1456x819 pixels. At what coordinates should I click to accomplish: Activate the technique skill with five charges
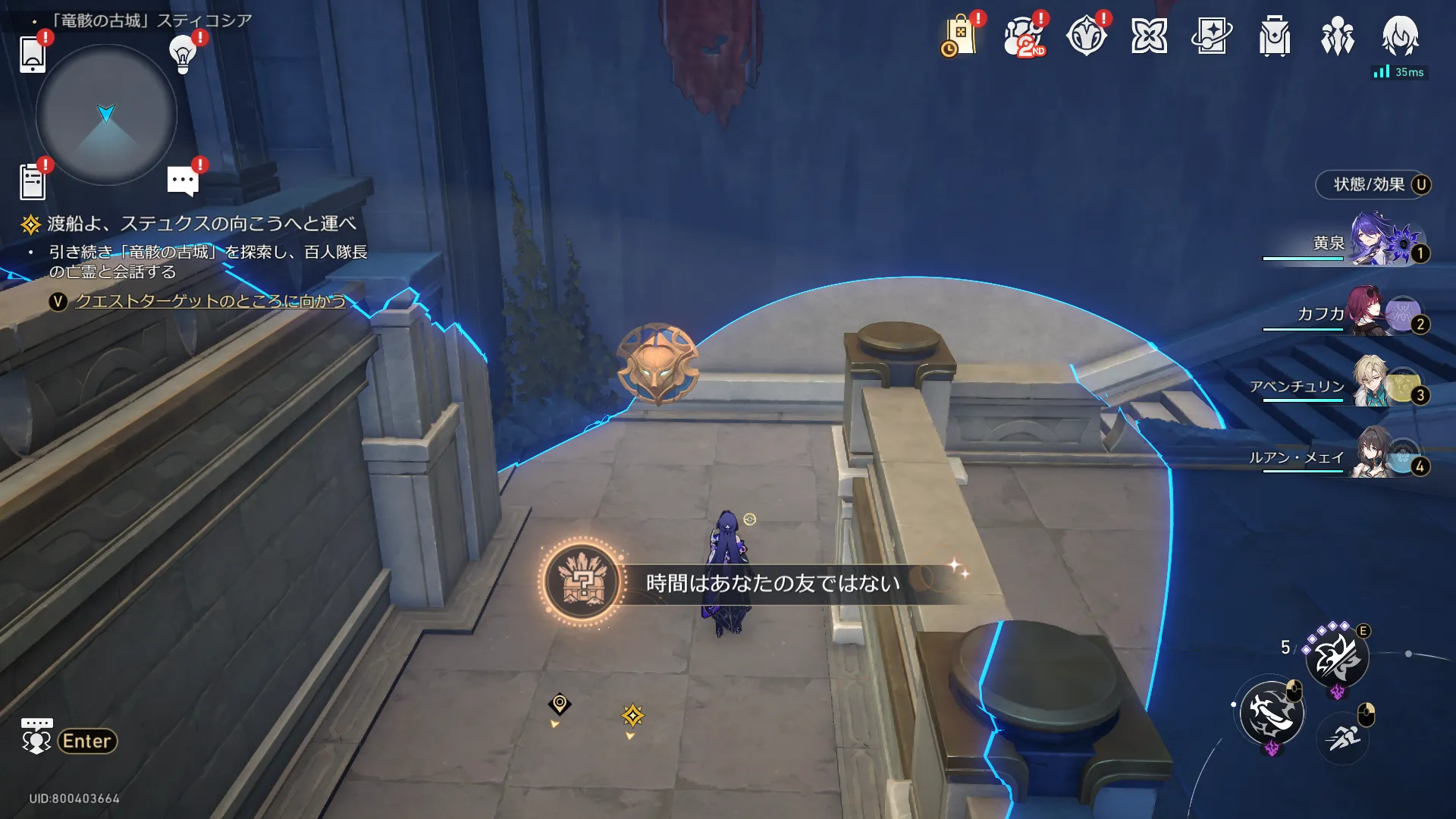click(1337, 657)
